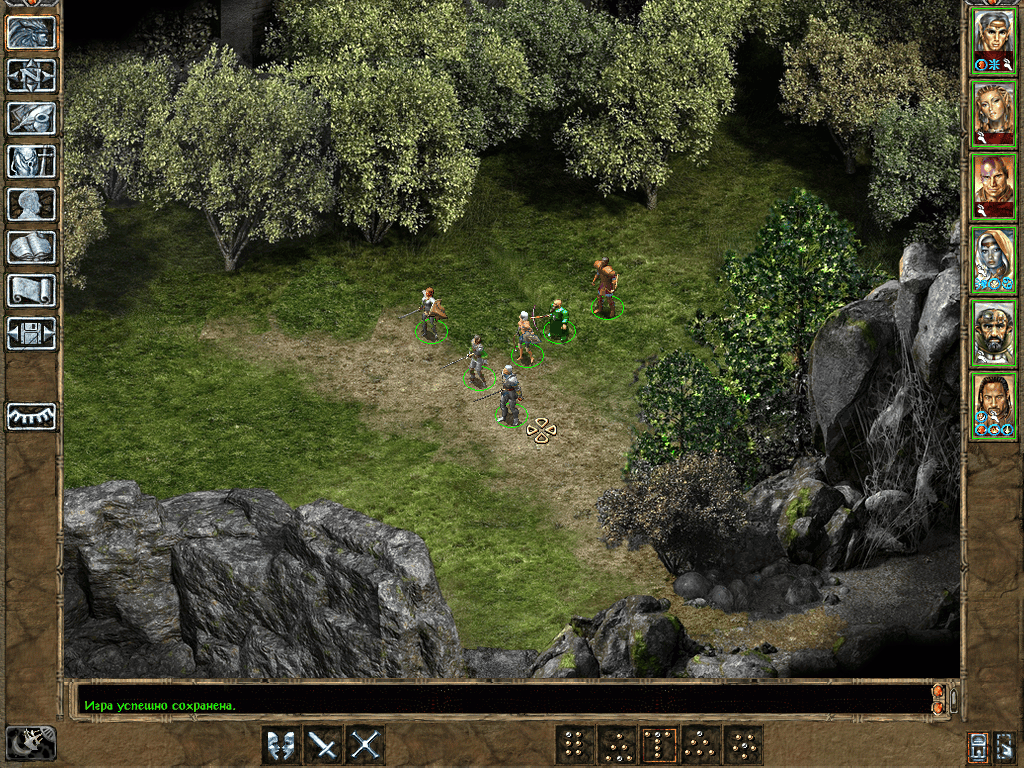Open the character record with the bust silhouette button
This screenshot has width=1024, height=768.
[32, 204]
